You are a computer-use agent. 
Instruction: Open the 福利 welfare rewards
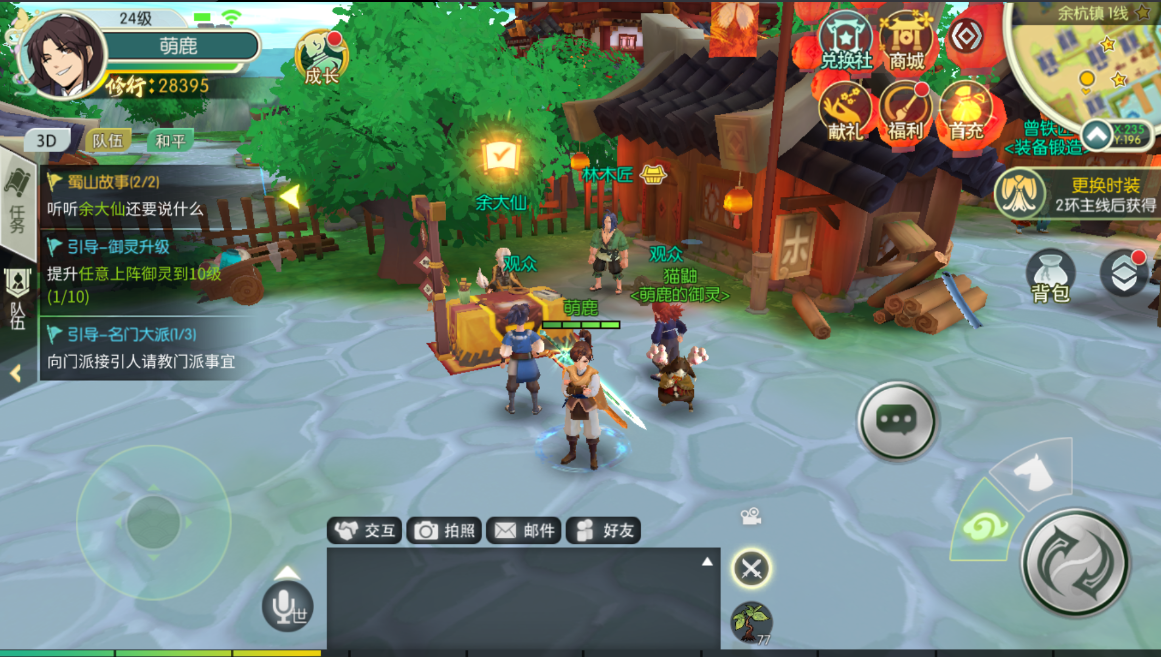click(x=906, y=110)
